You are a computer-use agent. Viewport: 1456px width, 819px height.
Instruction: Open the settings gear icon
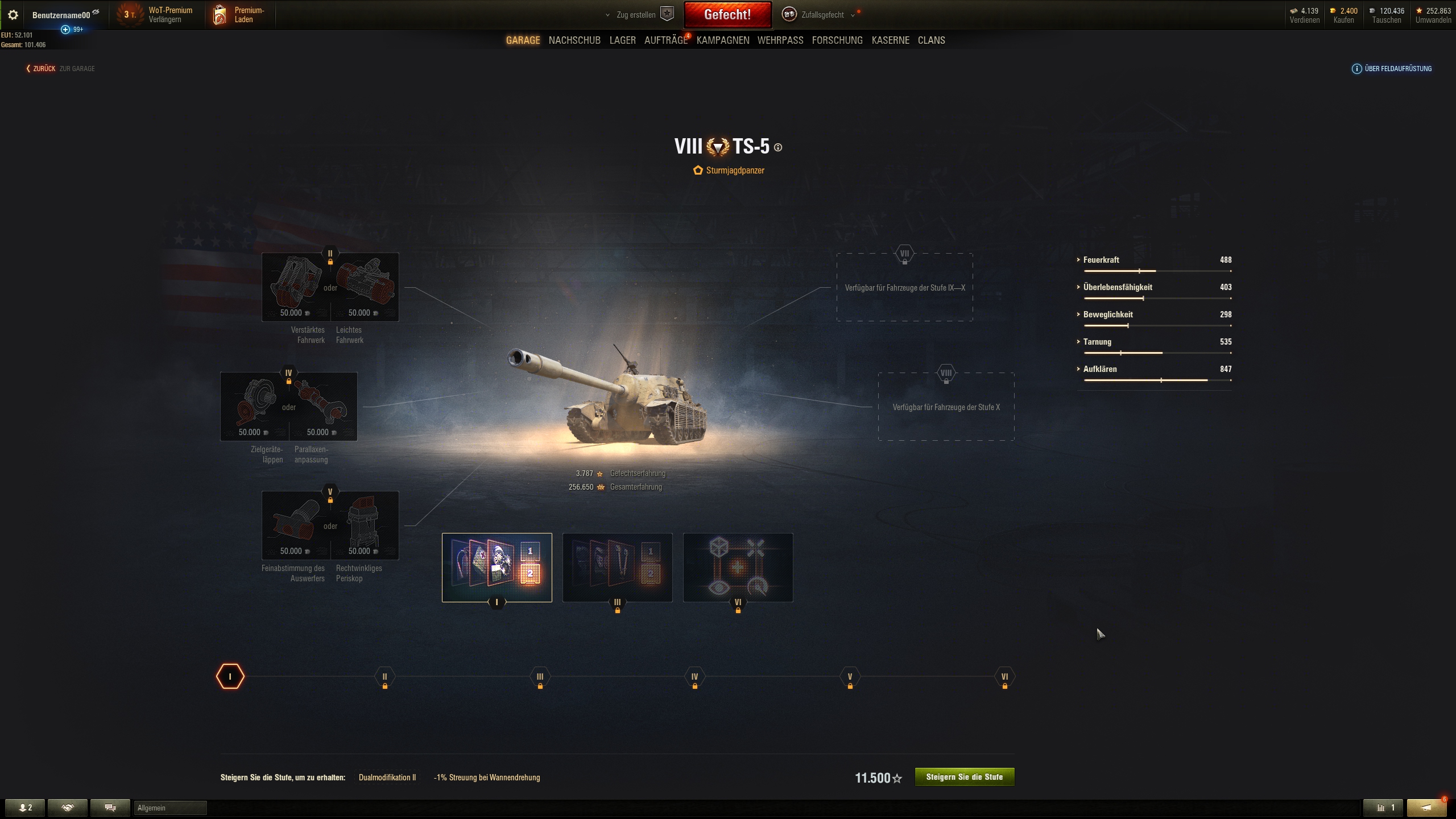coord(13,14)
